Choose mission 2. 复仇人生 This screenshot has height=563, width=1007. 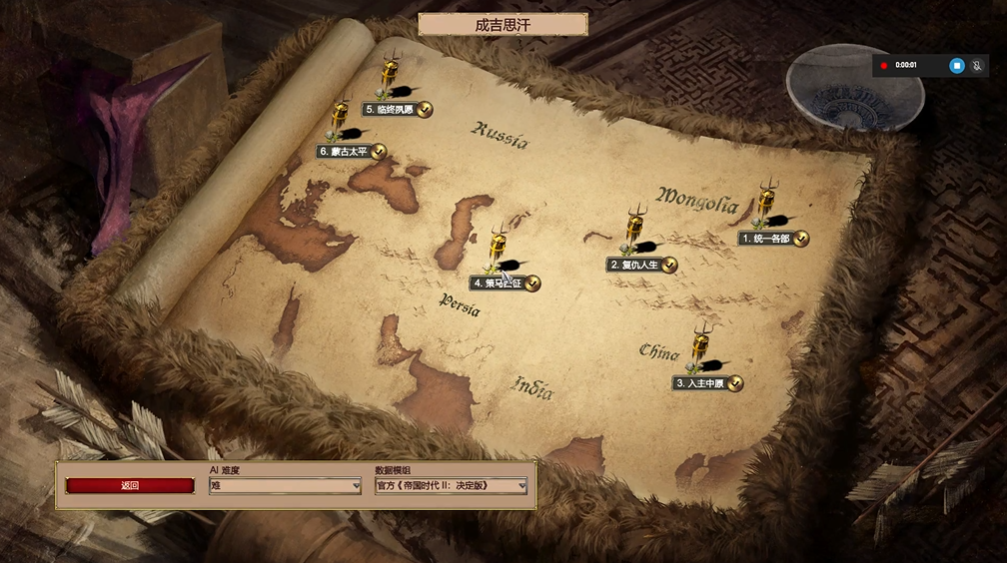click(x=634, y=265)
